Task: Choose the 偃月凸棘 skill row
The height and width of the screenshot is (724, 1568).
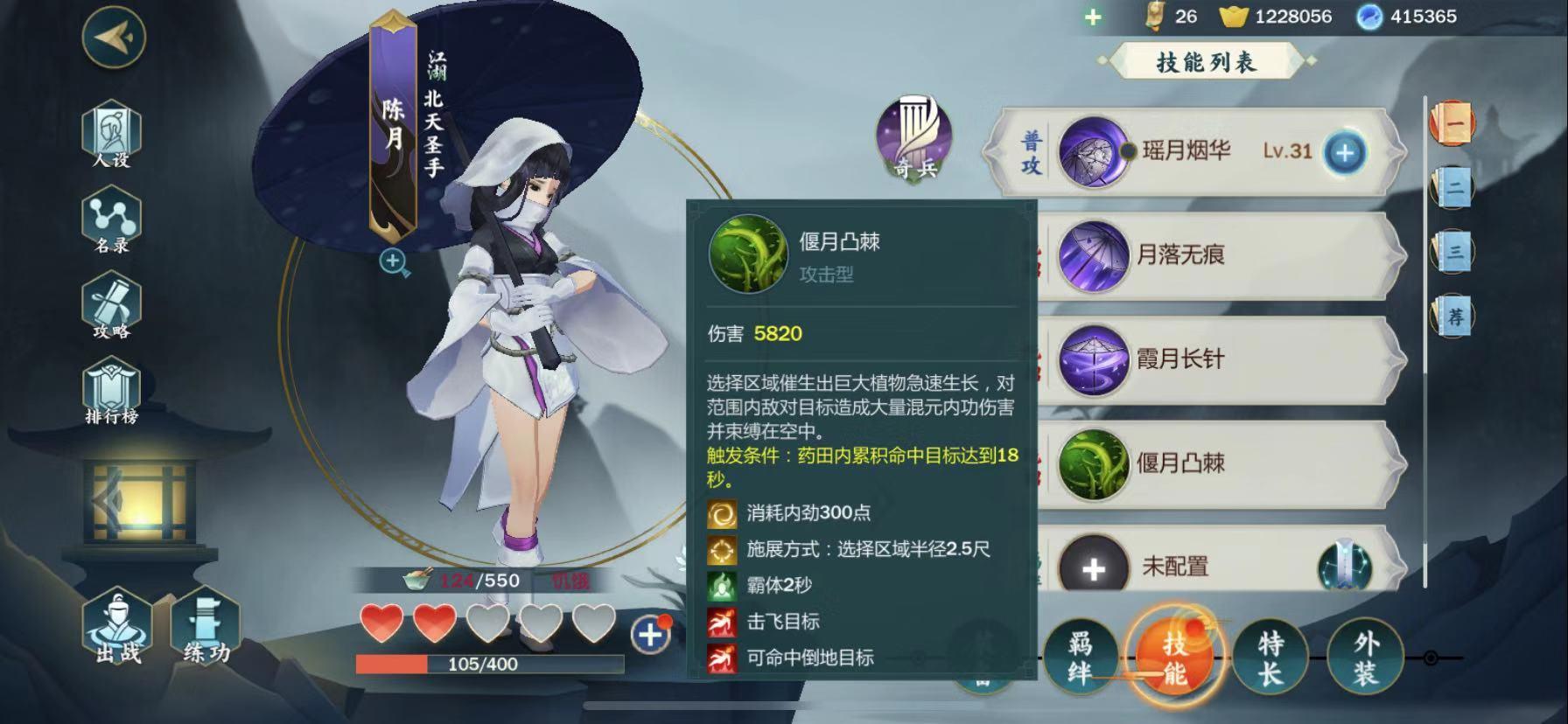Action: pos(1216,463)
